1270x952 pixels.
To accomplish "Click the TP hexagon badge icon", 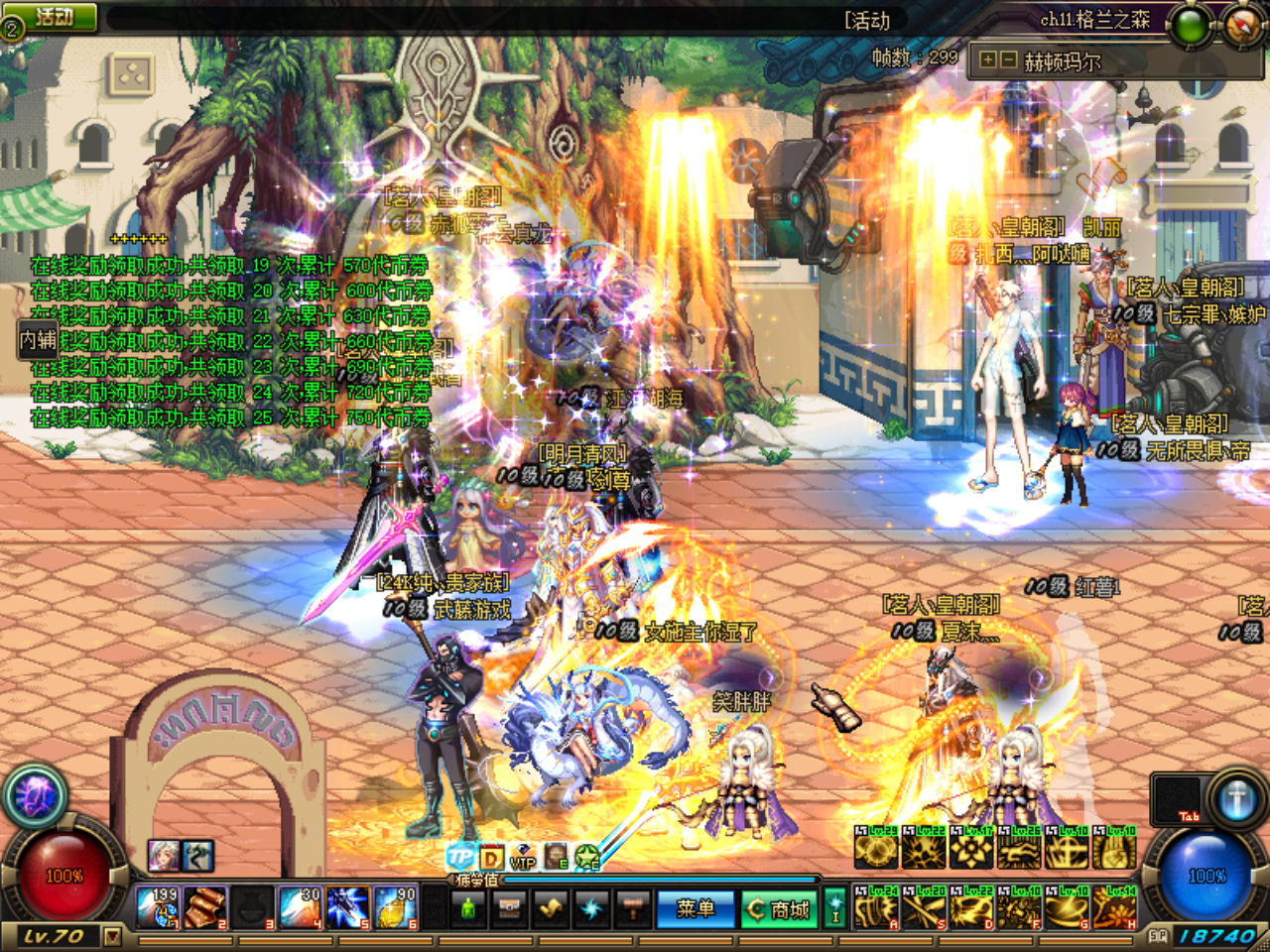I will 459,855.
